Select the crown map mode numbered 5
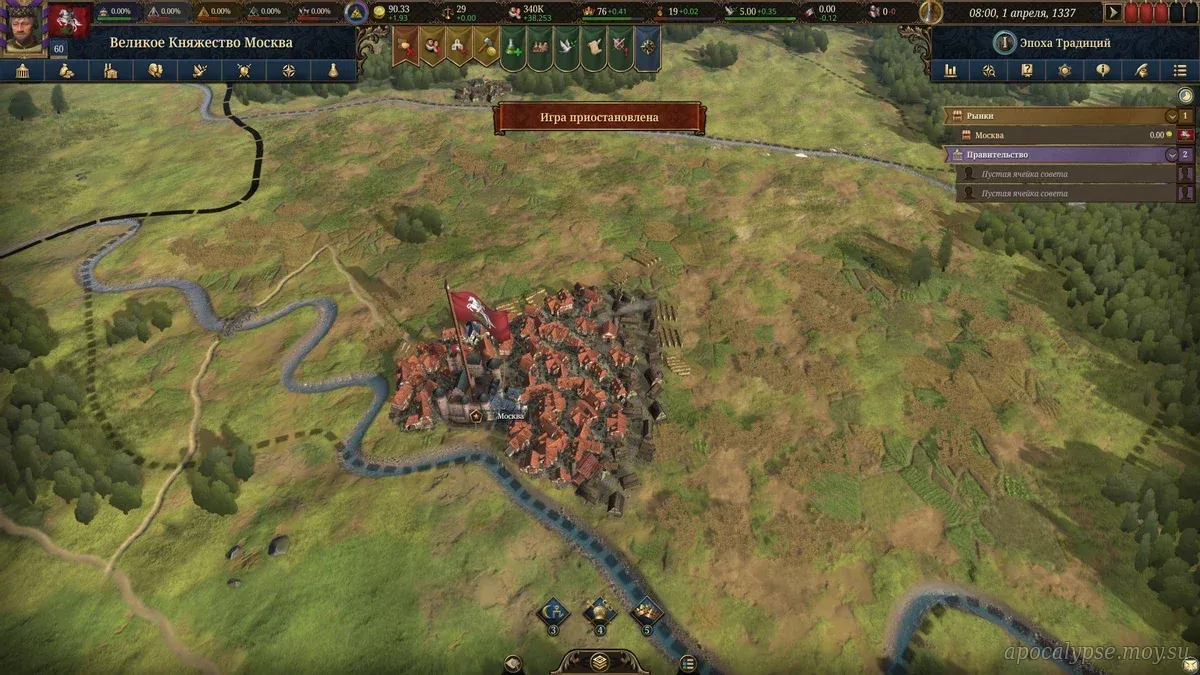1200x675 pixels. click(646, 610)
